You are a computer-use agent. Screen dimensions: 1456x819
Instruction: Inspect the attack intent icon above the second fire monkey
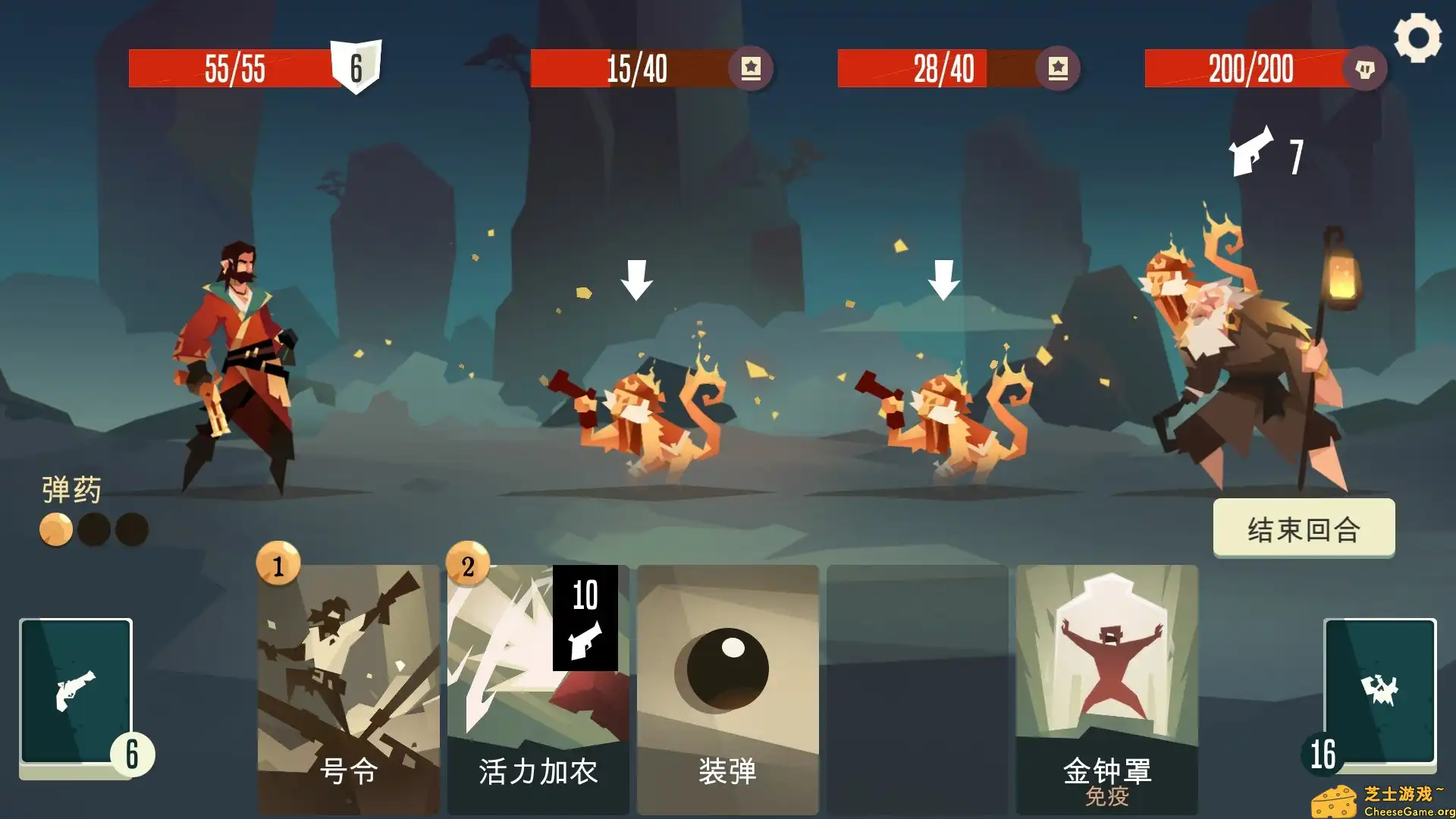click(x=944, y=281)
